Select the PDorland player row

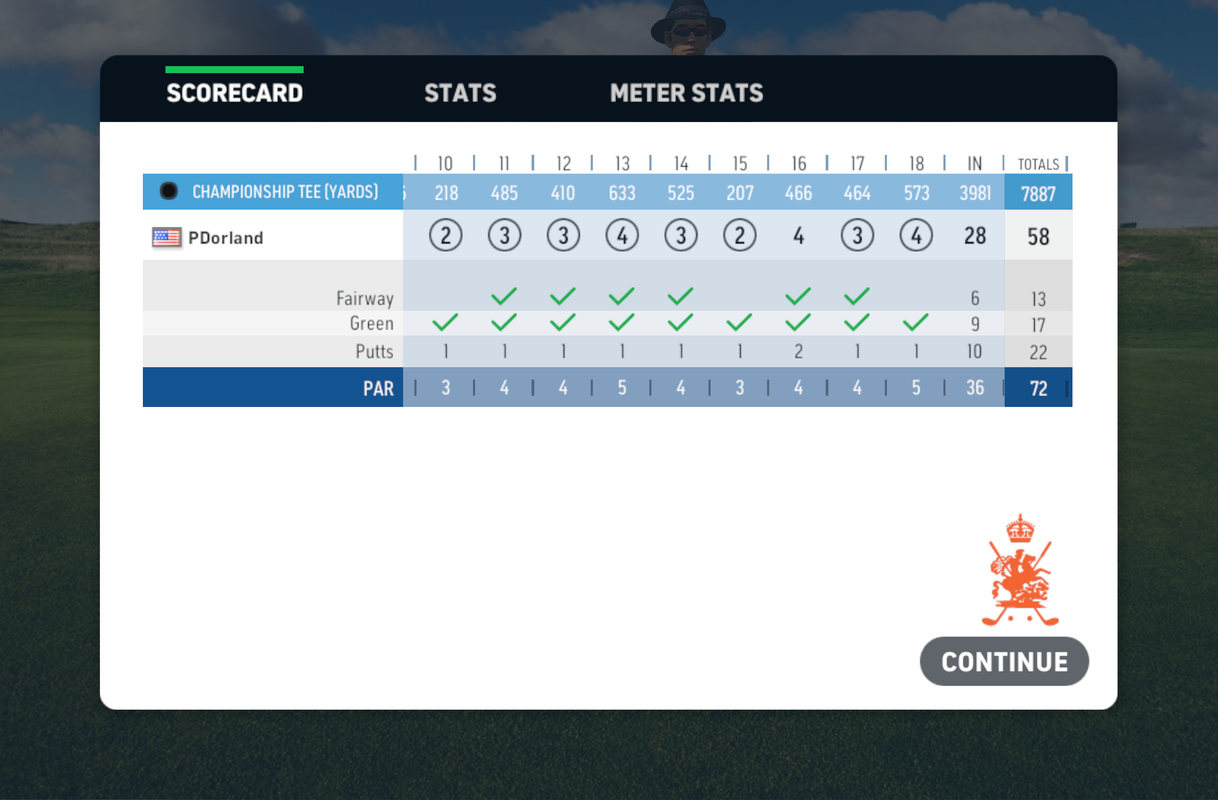click(226, 238)
